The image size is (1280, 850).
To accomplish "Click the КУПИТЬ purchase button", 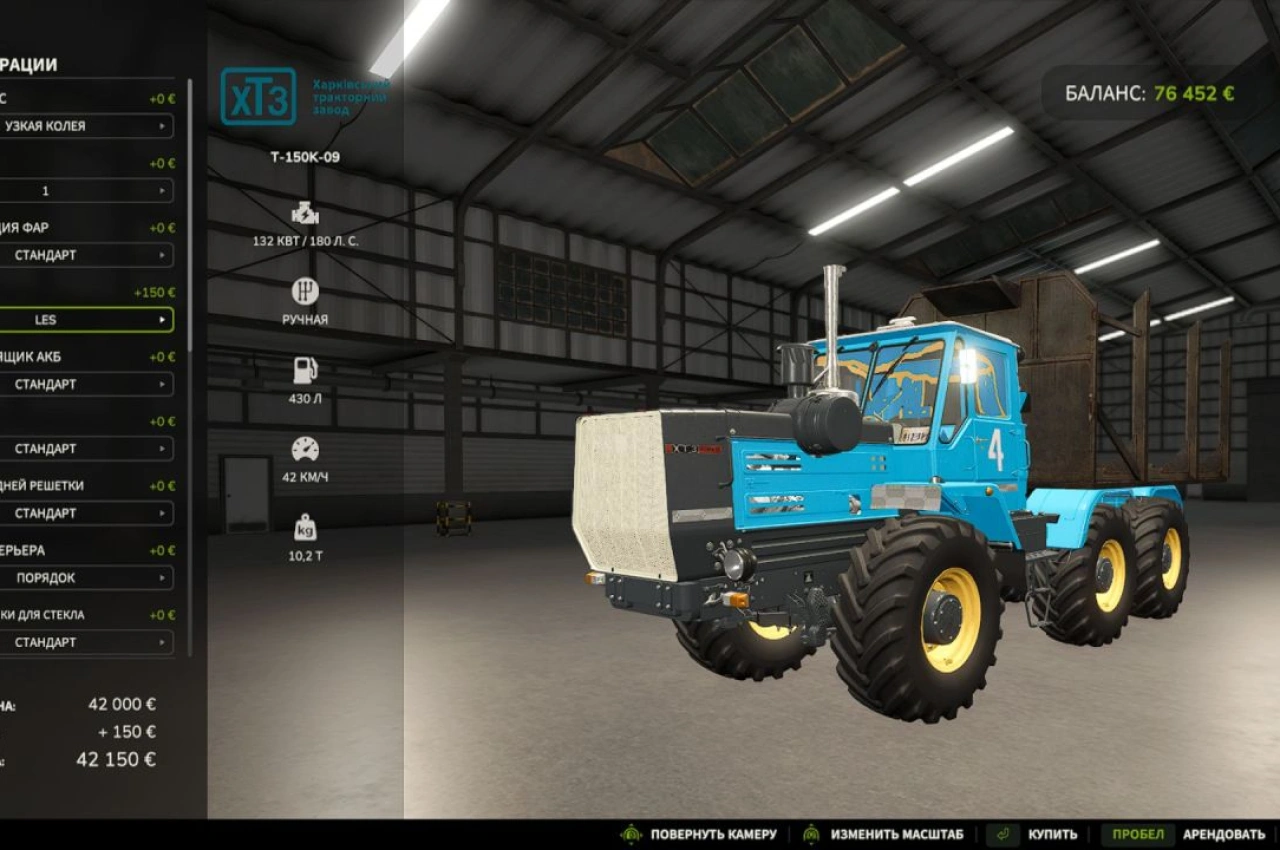I will (x=1052, y=833).
